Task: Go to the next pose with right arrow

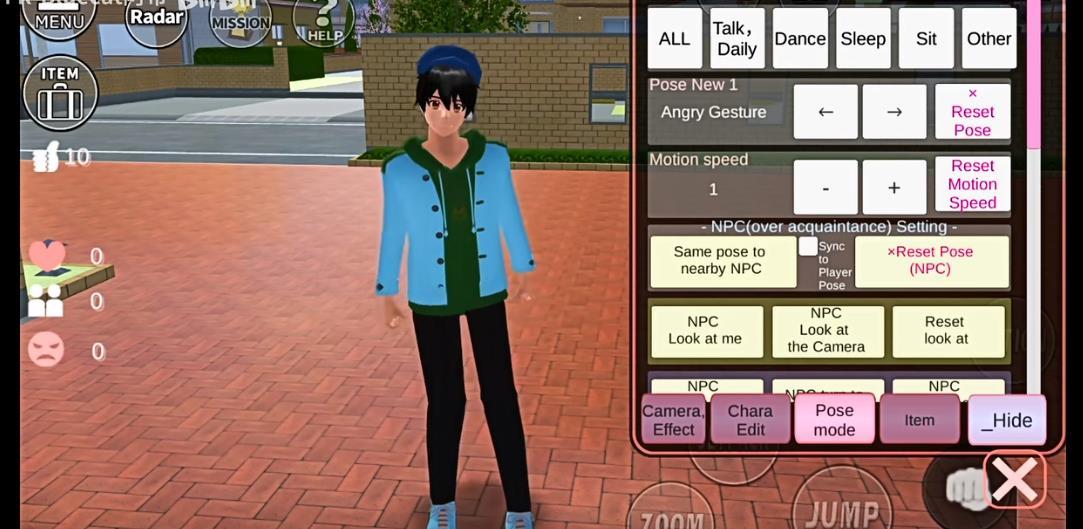Action: 894,112
